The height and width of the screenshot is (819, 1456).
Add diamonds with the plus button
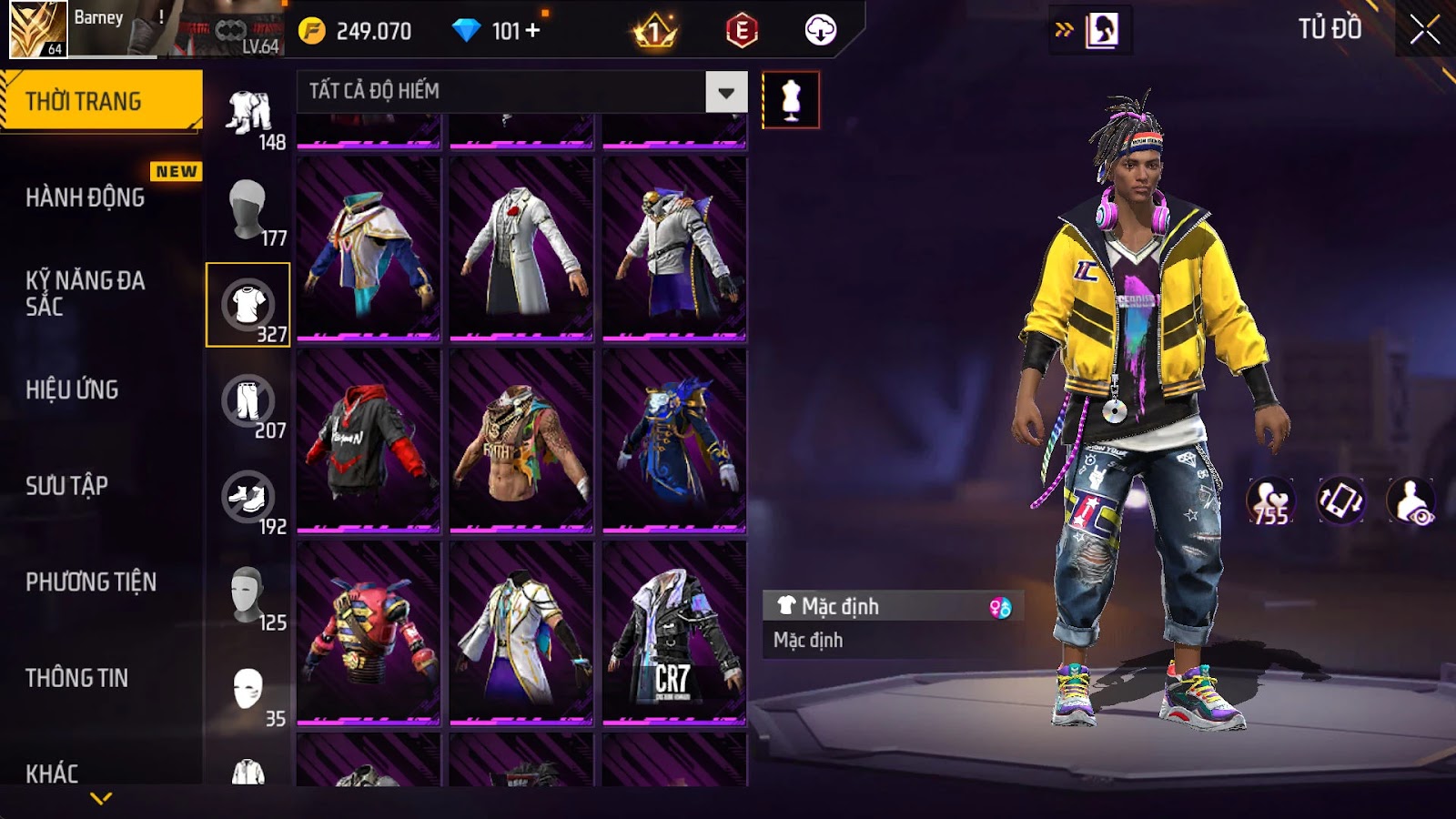point(533,31)
